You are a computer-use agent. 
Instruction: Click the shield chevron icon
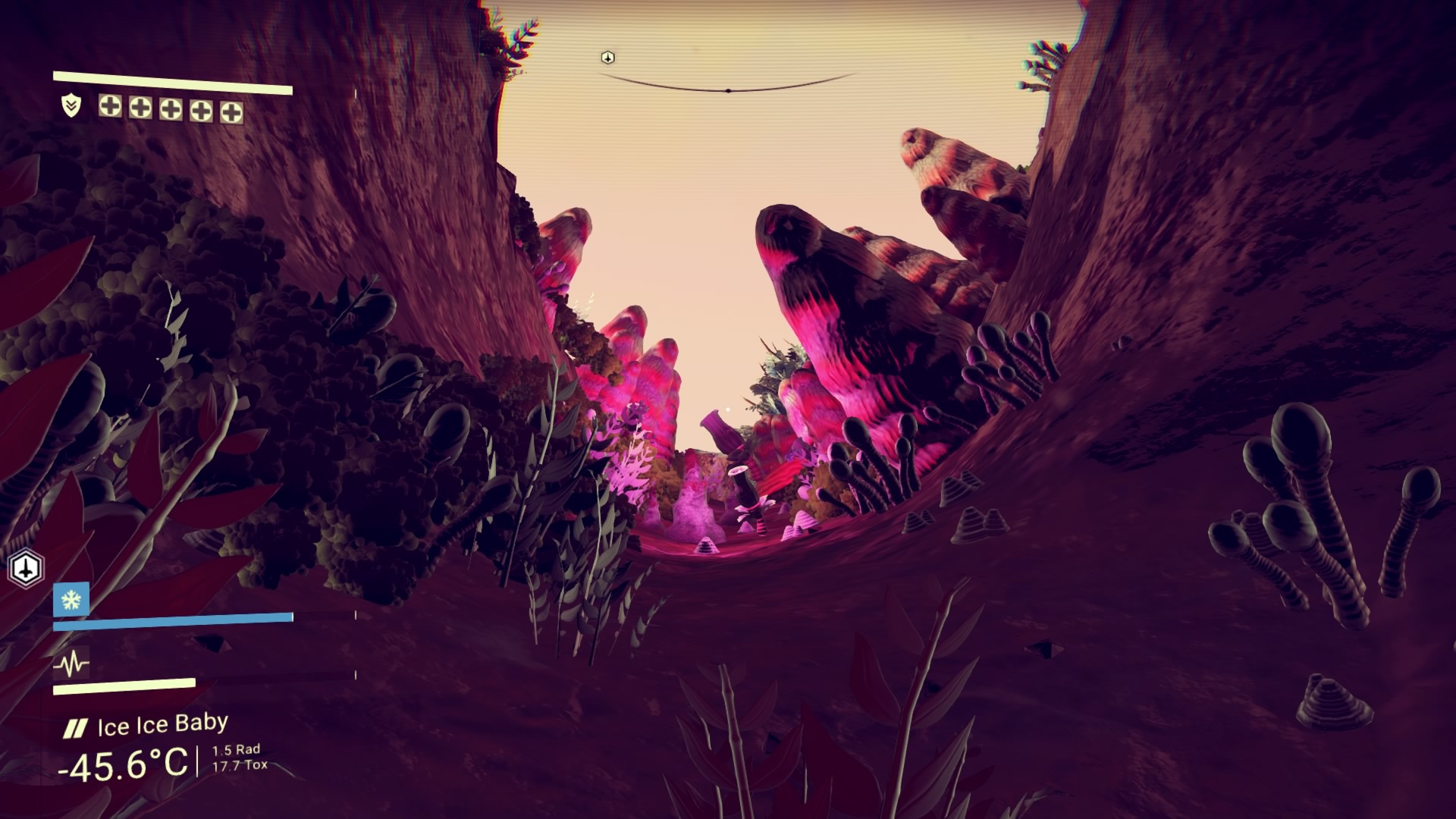tap(71, 106)
